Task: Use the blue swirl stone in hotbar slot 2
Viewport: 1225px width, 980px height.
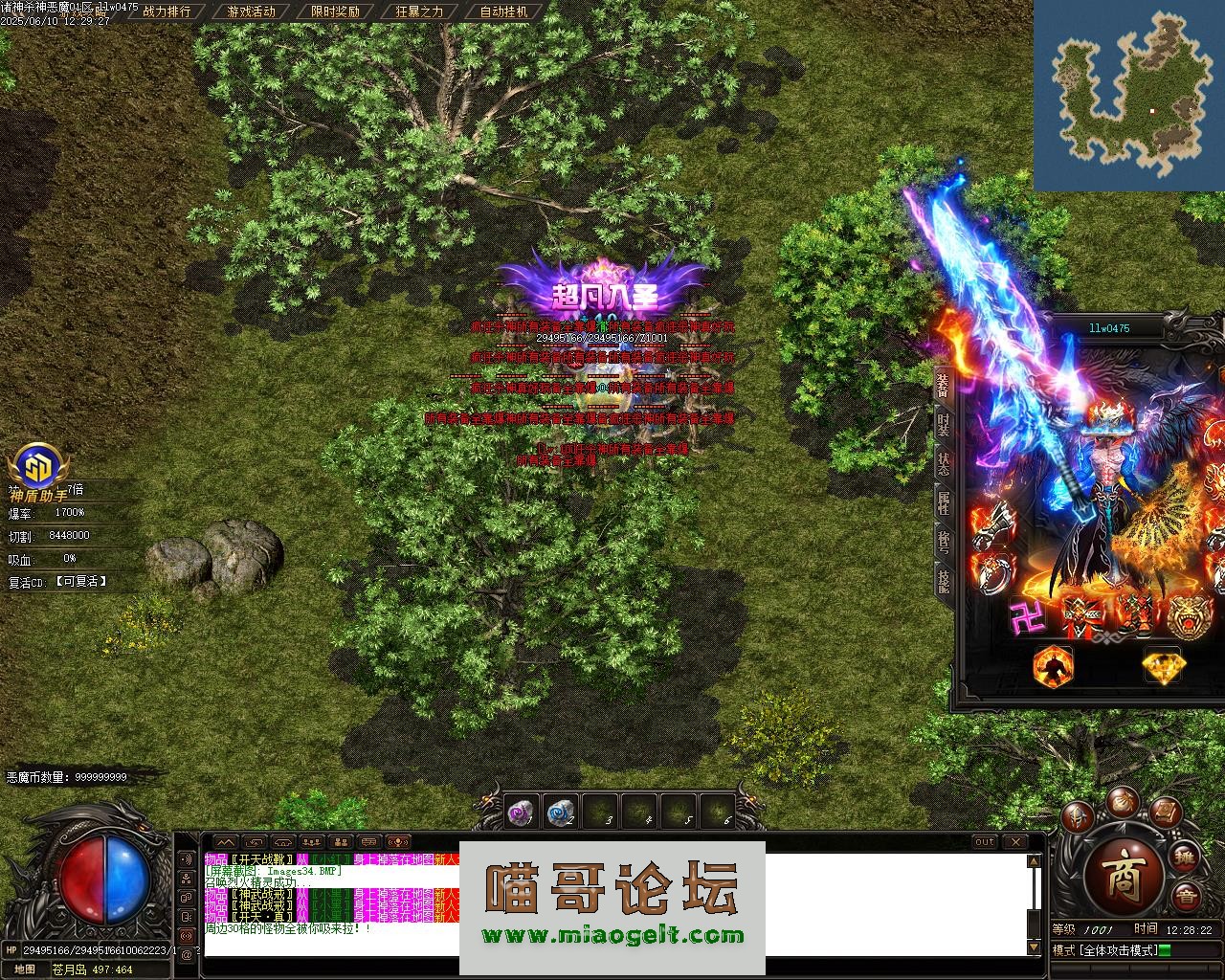Action: pos(560,813)
